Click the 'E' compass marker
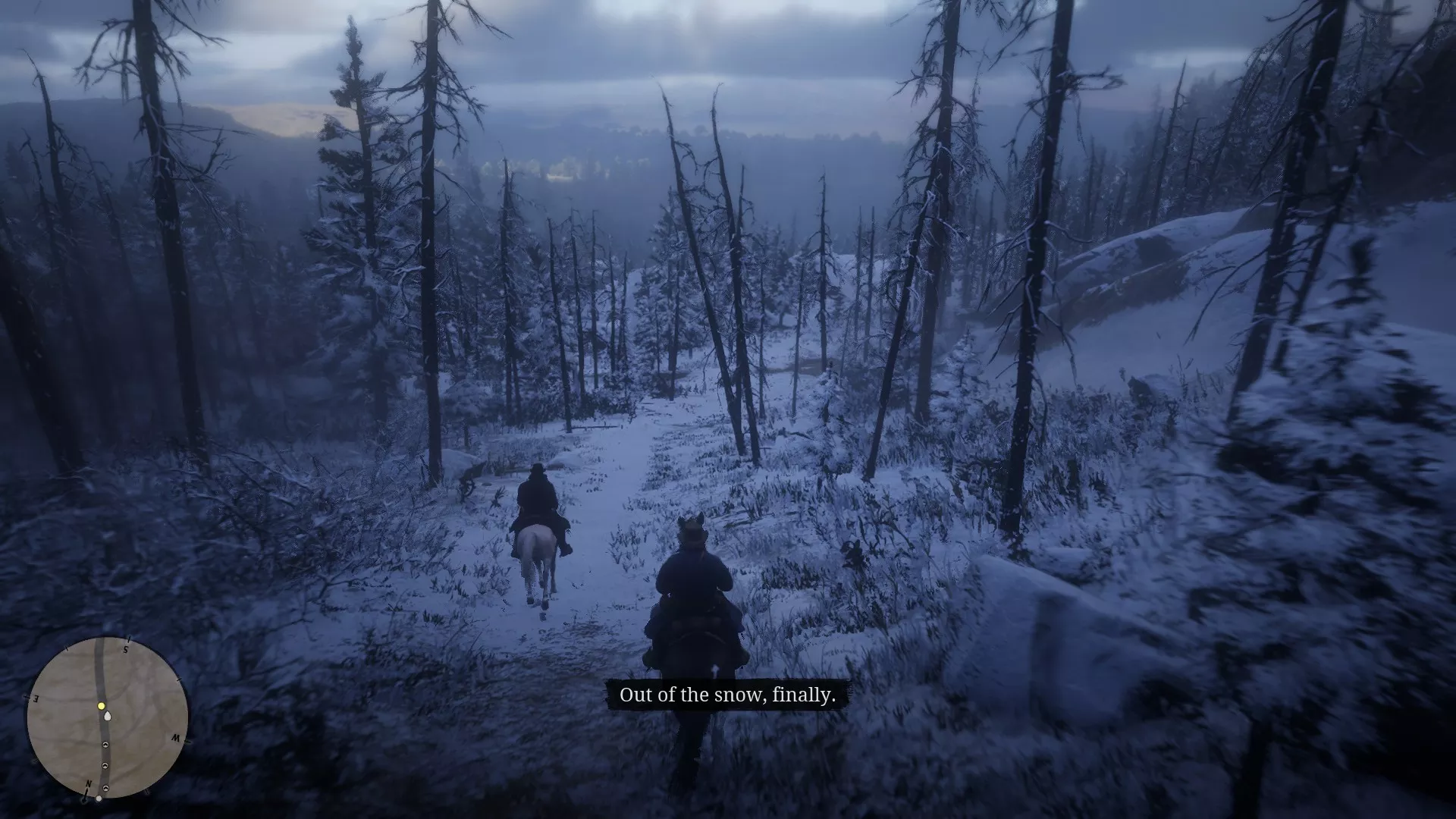 click(x=36, y=700)
